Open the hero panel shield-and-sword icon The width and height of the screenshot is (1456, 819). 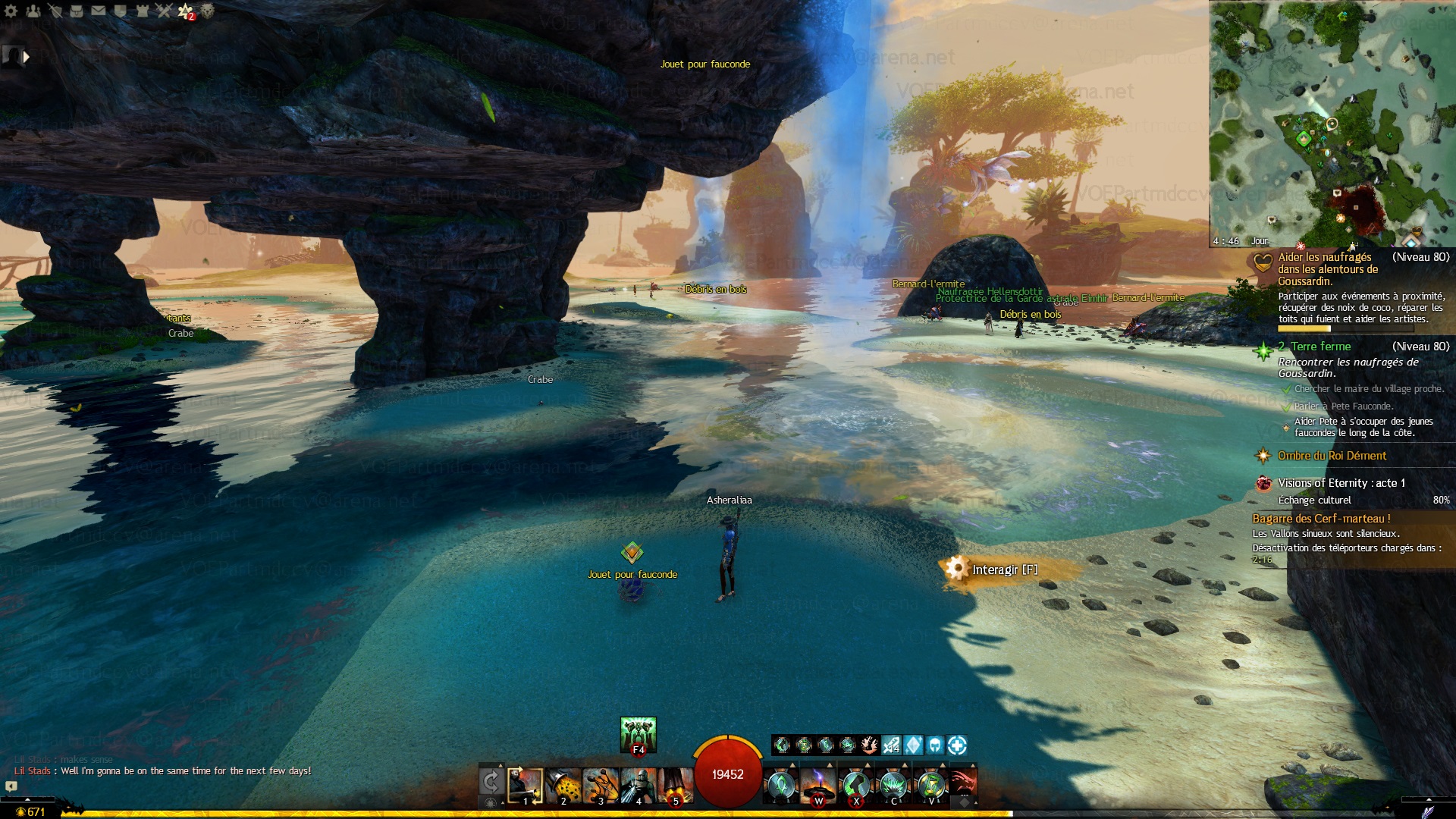[x=55, y=11]
